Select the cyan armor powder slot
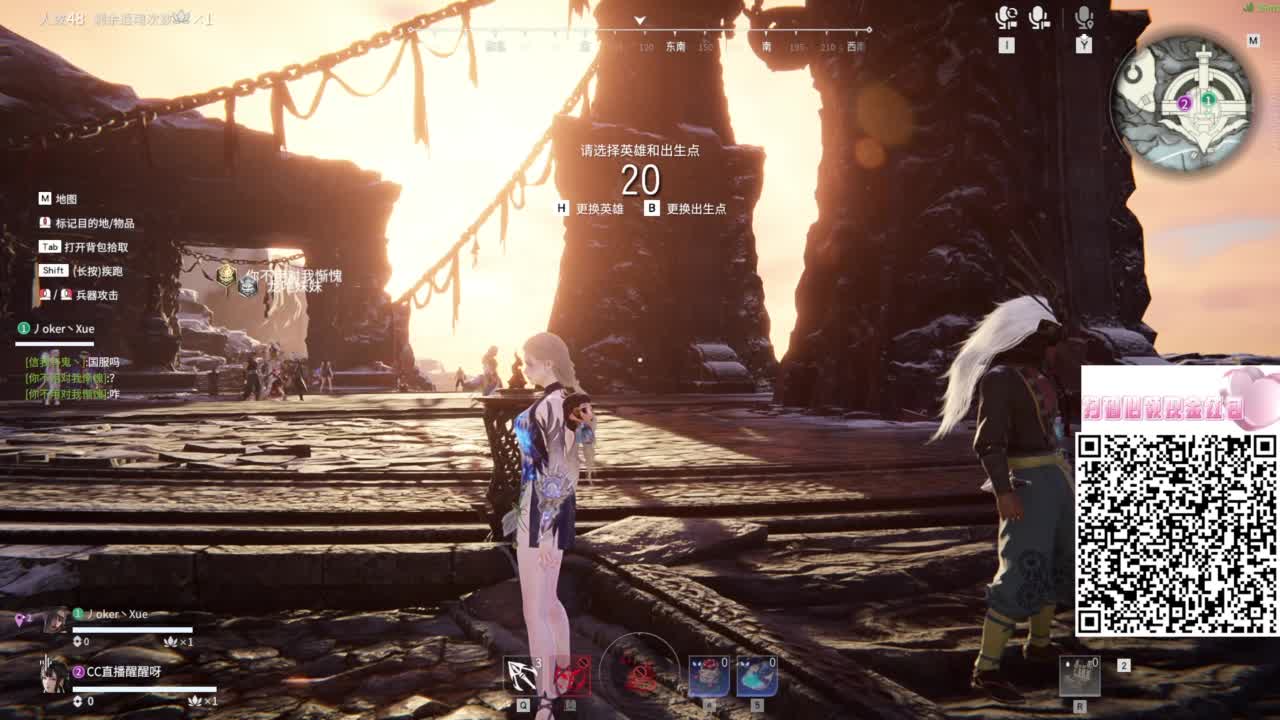Image resolution: width=1280 pixels, height=720 pixels. [x=757, y=676]
